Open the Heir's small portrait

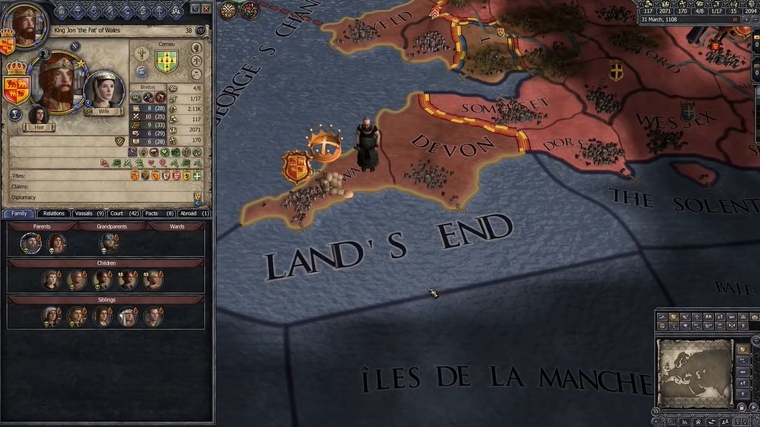[x=39, y=114]
